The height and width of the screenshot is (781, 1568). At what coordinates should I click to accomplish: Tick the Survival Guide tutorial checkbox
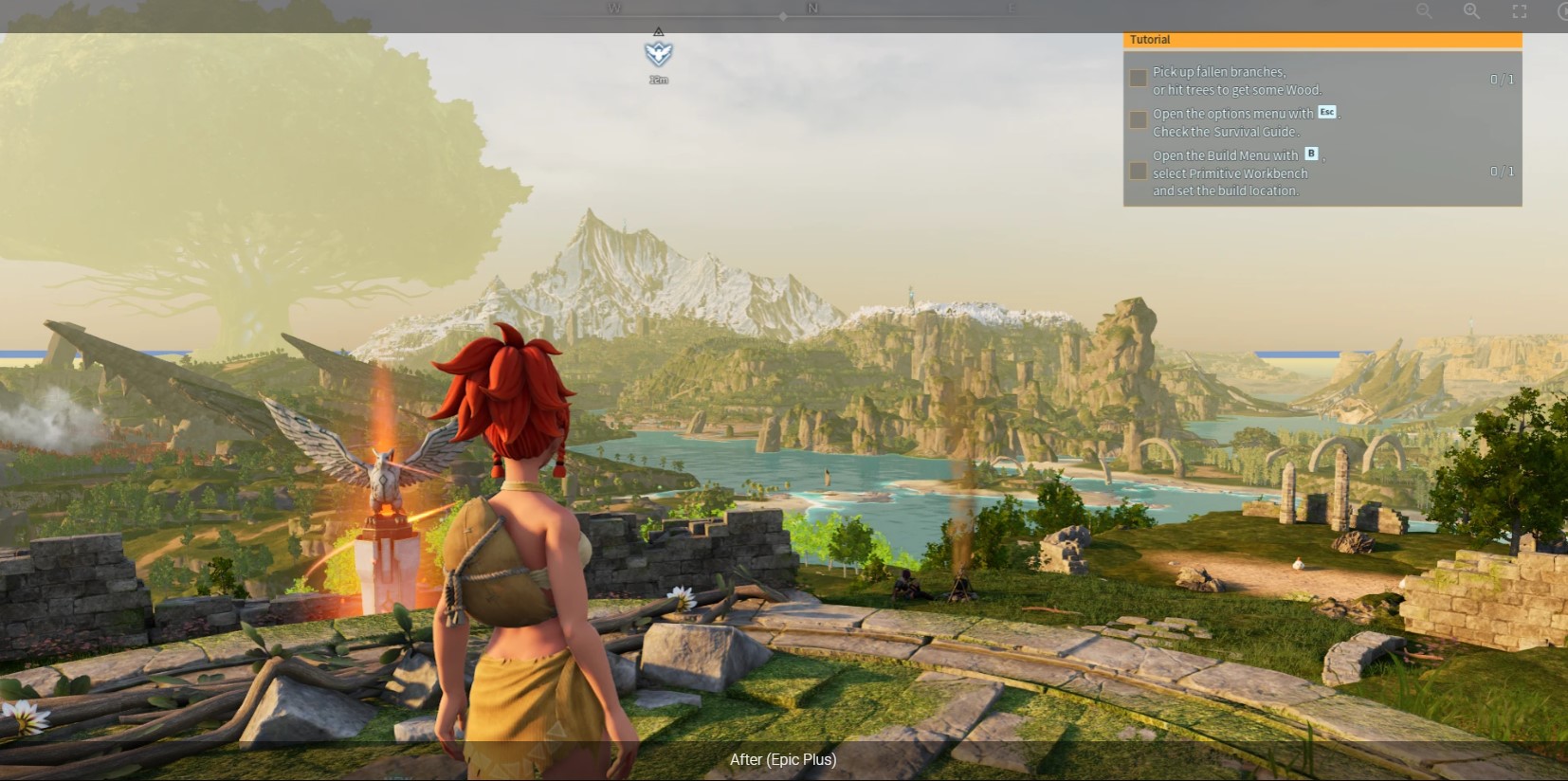click(x=1139, y=120)
